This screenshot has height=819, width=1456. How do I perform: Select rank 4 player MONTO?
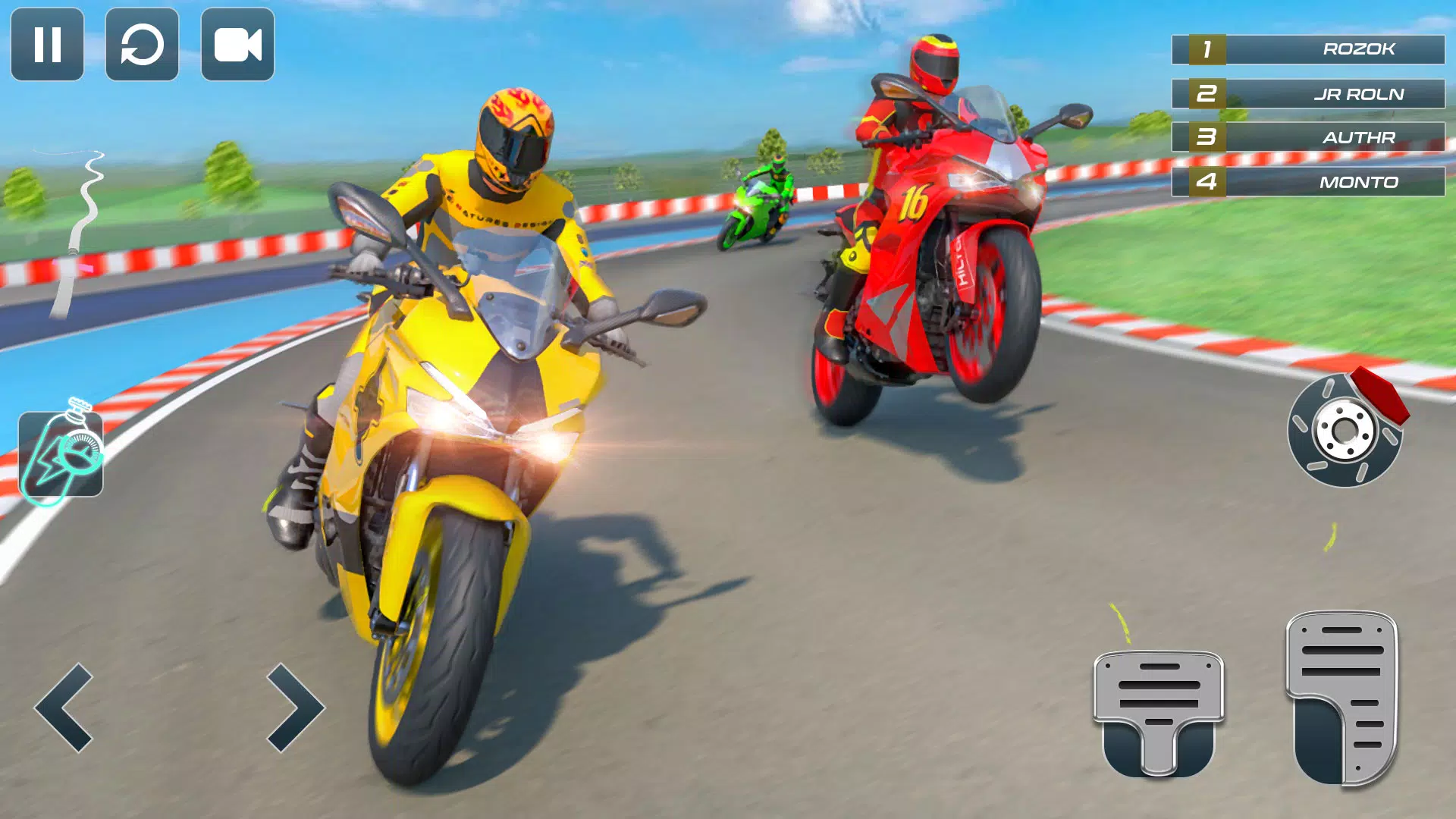(1357, 182)
